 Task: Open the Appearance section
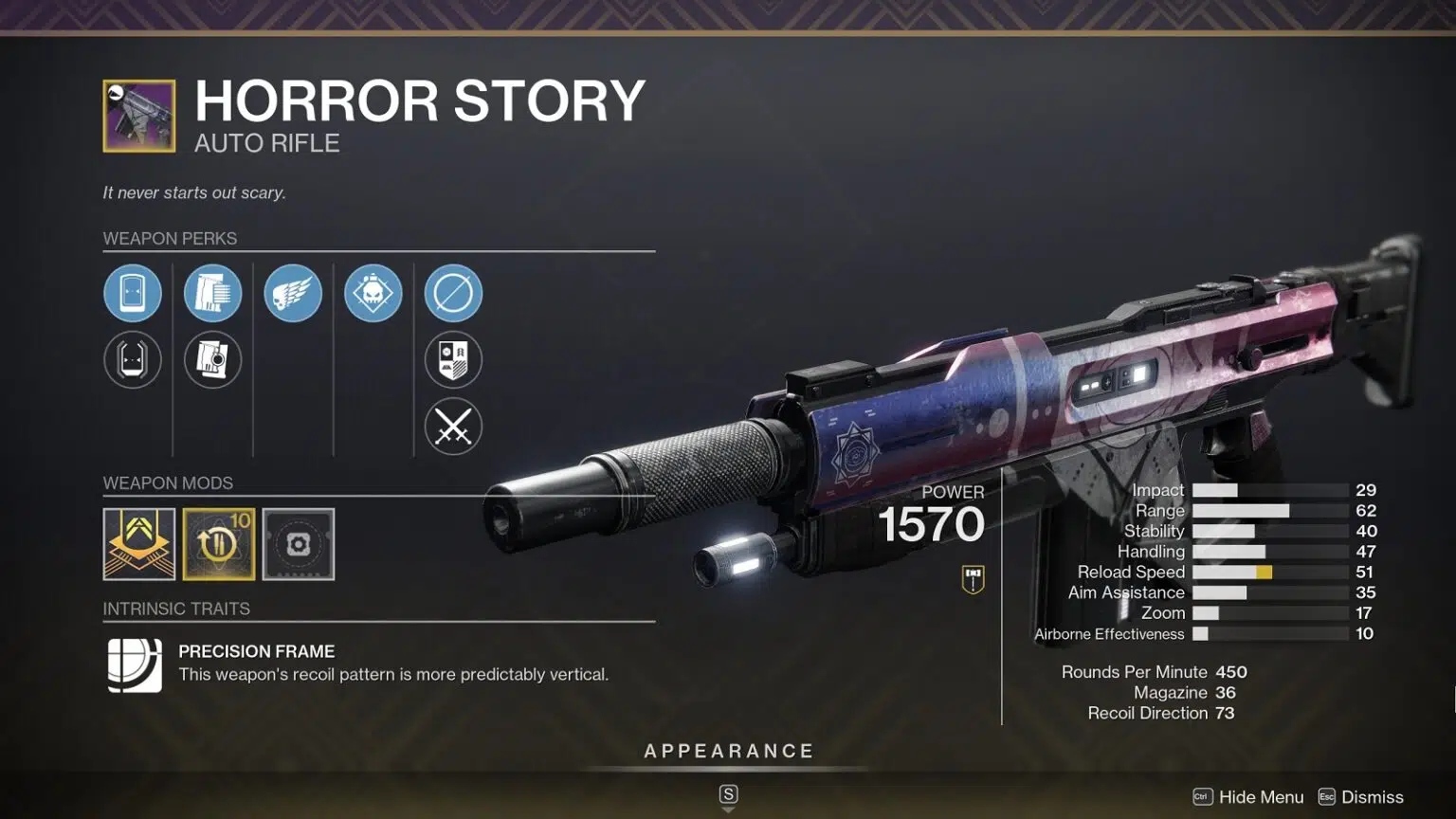tap(728, 752)
